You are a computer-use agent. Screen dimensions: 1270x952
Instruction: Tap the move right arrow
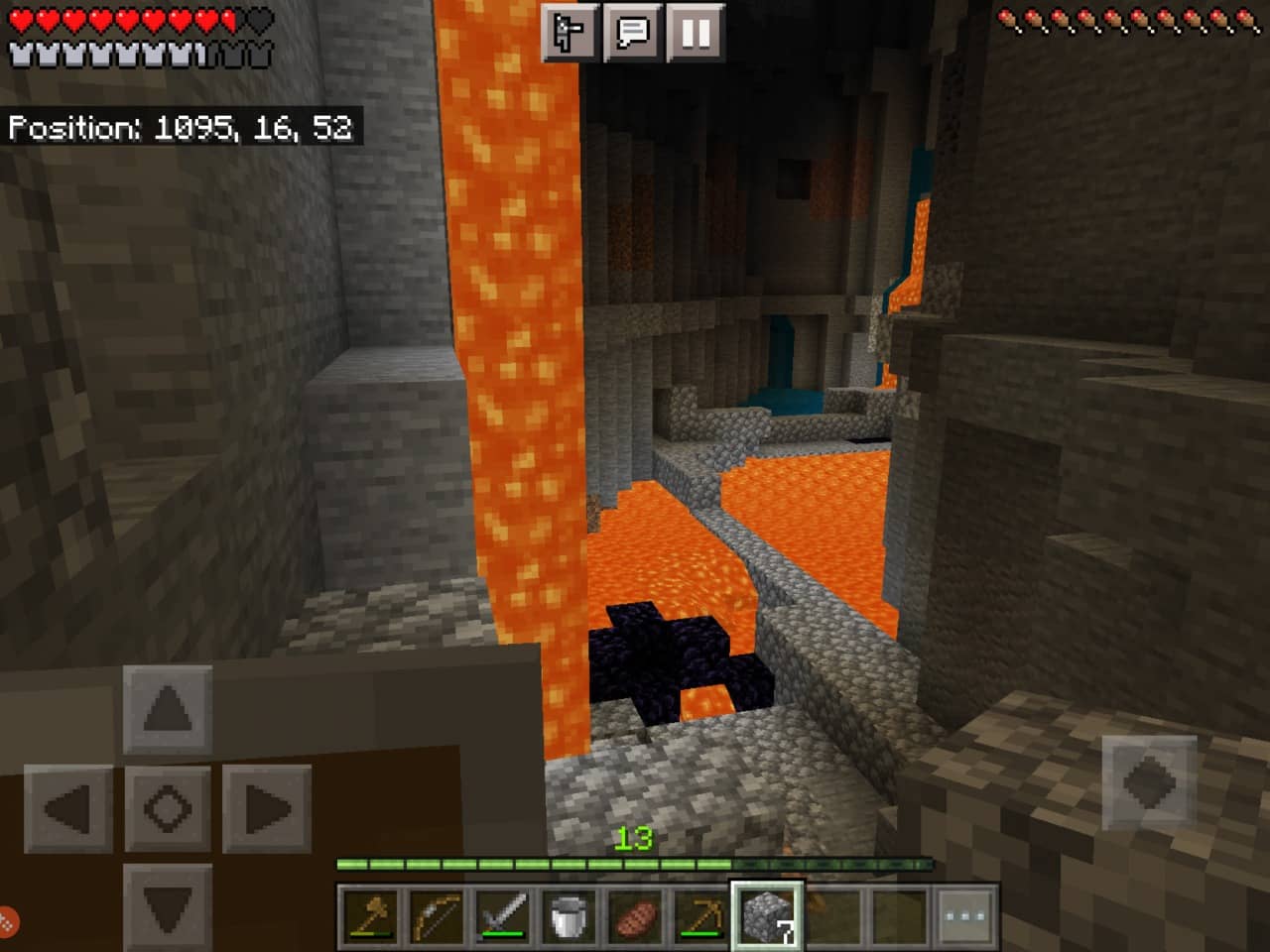[266, 808]
